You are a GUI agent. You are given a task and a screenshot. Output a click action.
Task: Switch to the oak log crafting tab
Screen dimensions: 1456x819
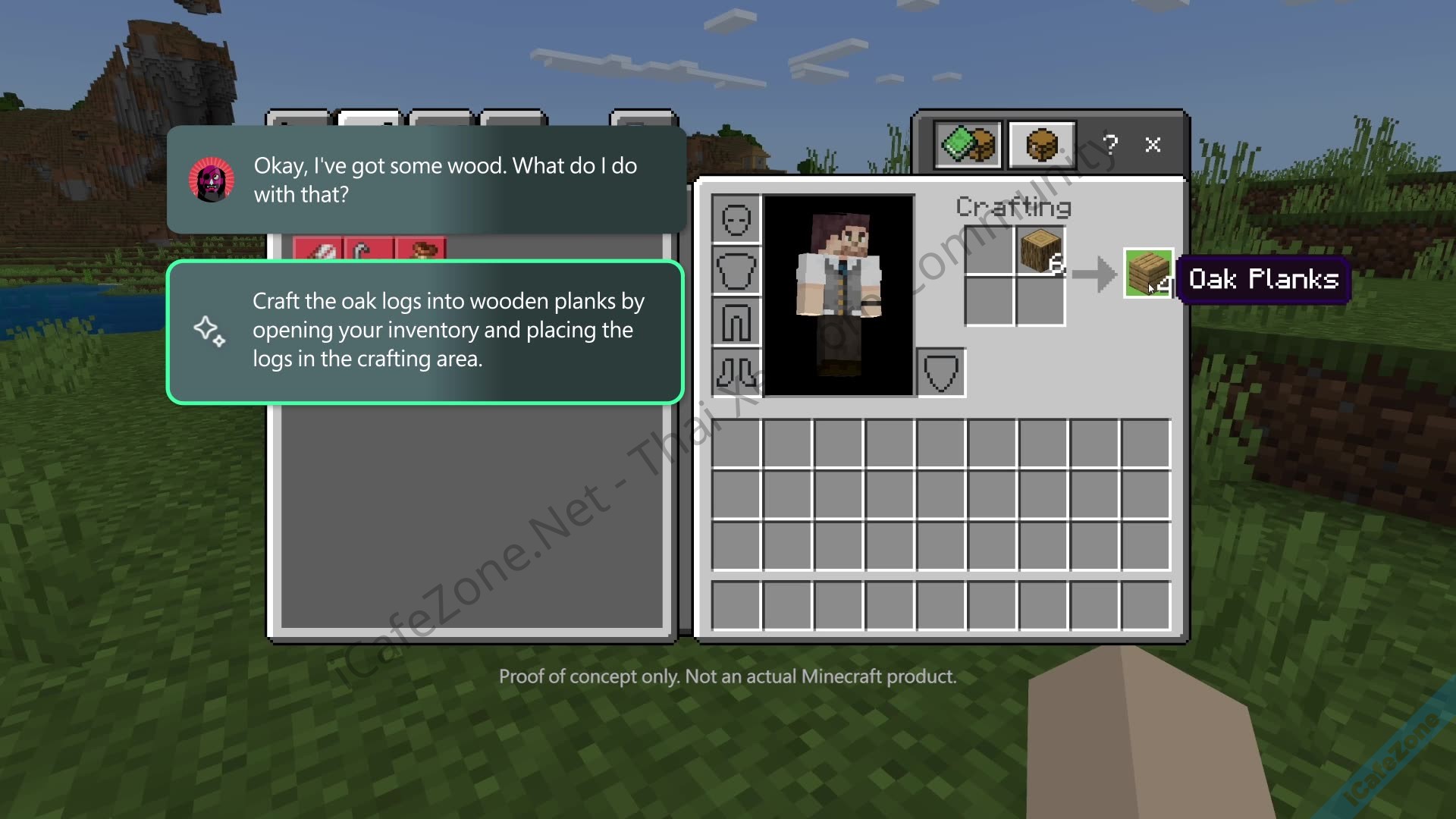tap(1043, 145)
